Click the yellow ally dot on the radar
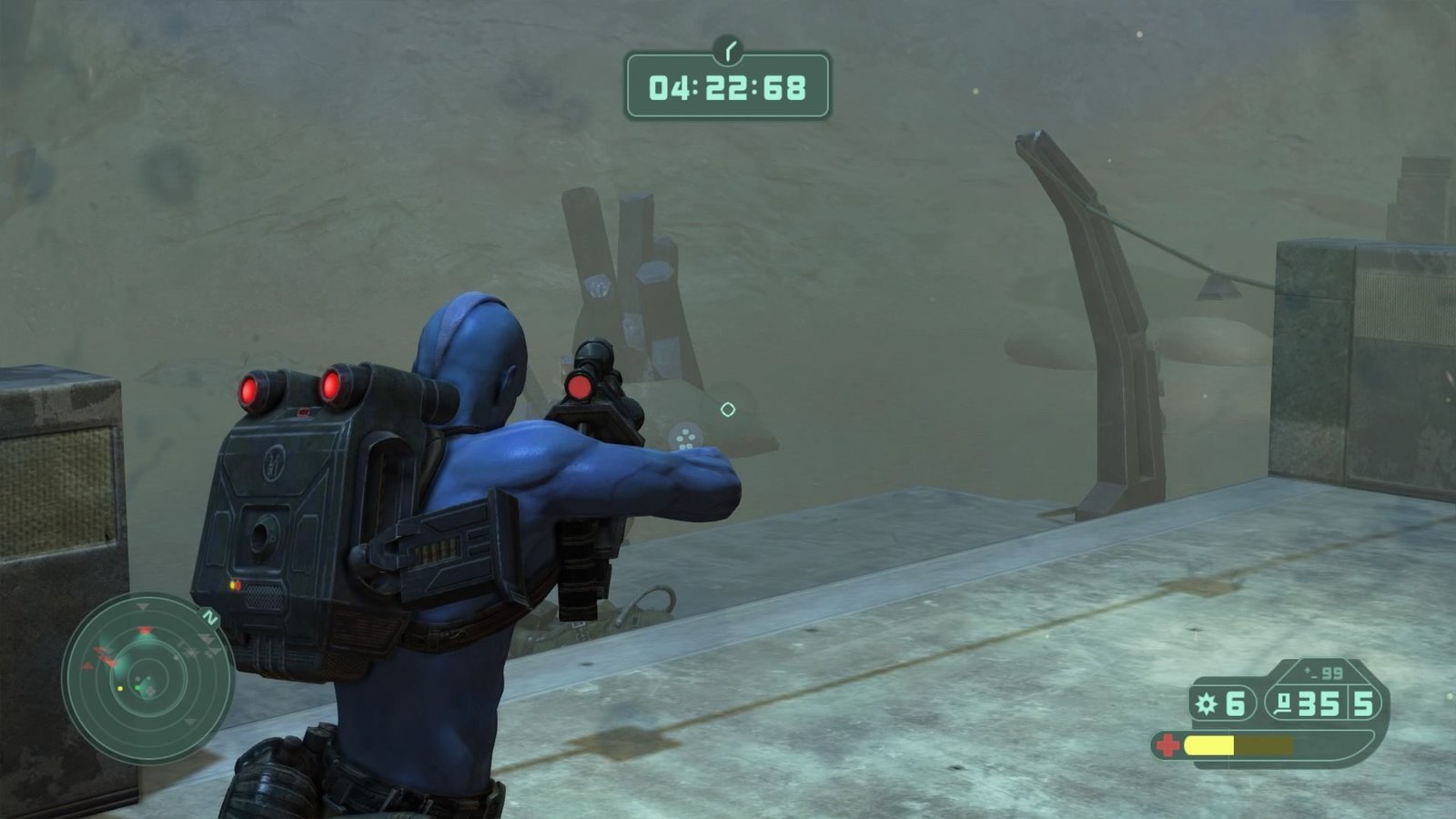1456x819 pixels. point(120,689)
